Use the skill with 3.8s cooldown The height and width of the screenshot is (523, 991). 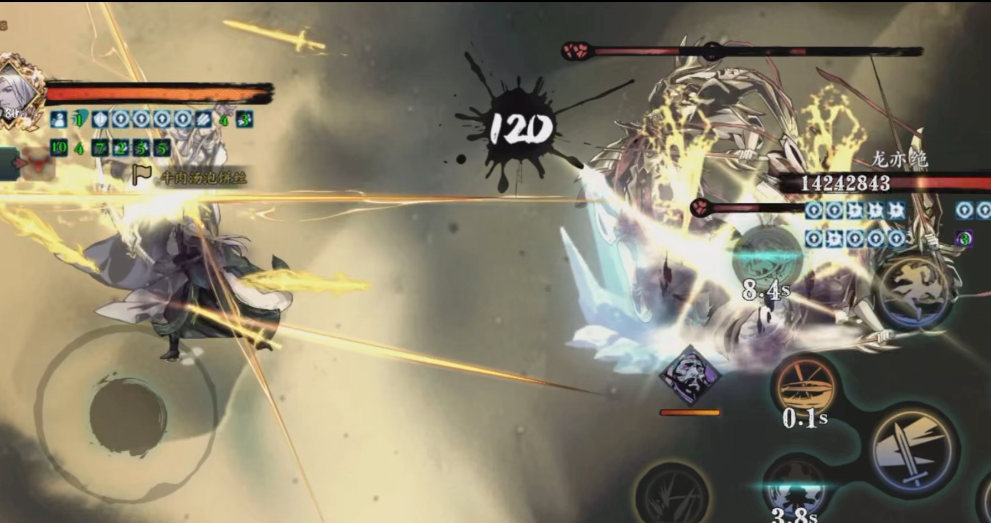[x=795, y=489]
